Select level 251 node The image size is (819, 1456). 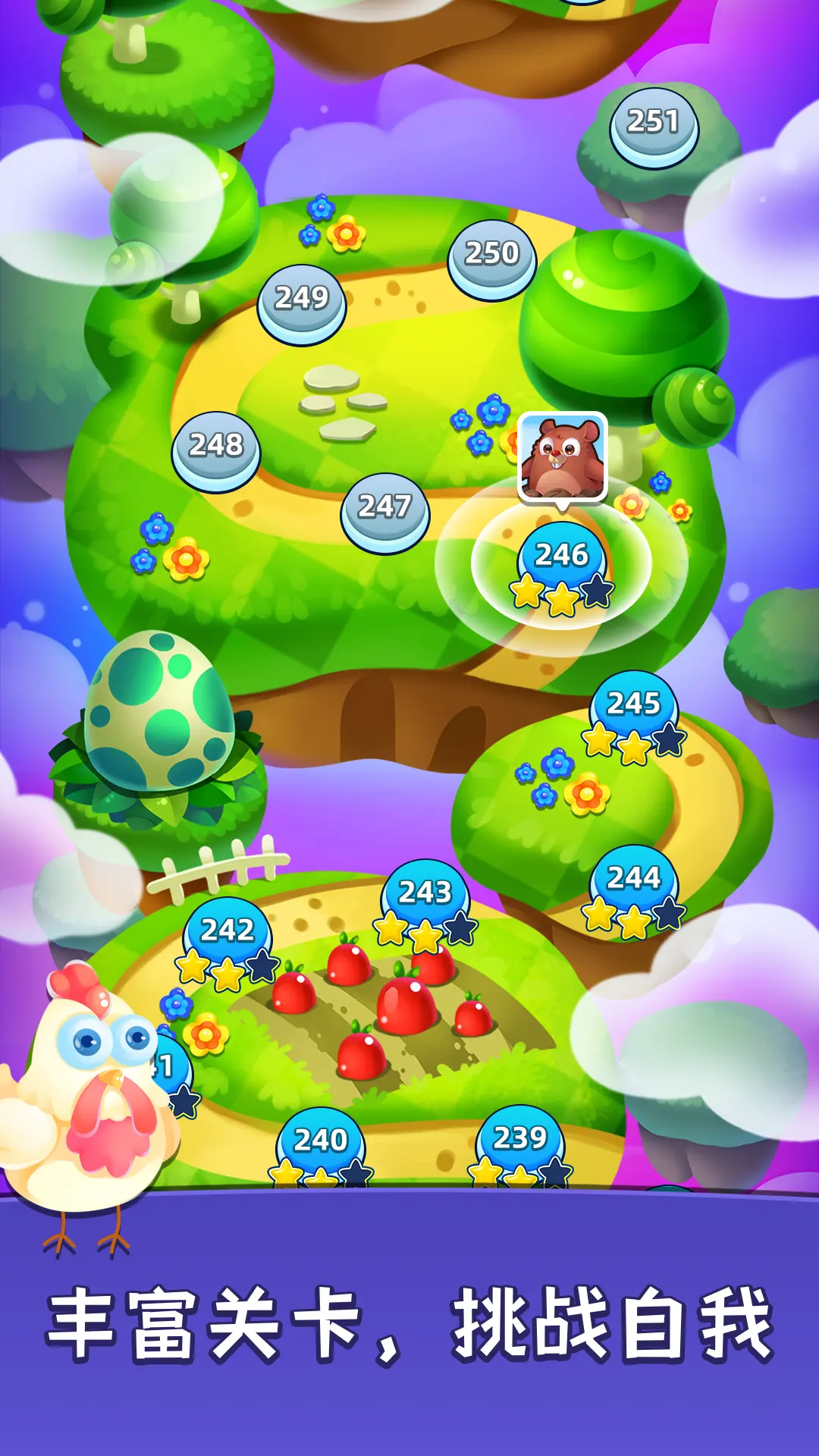[x=654, y=124]
